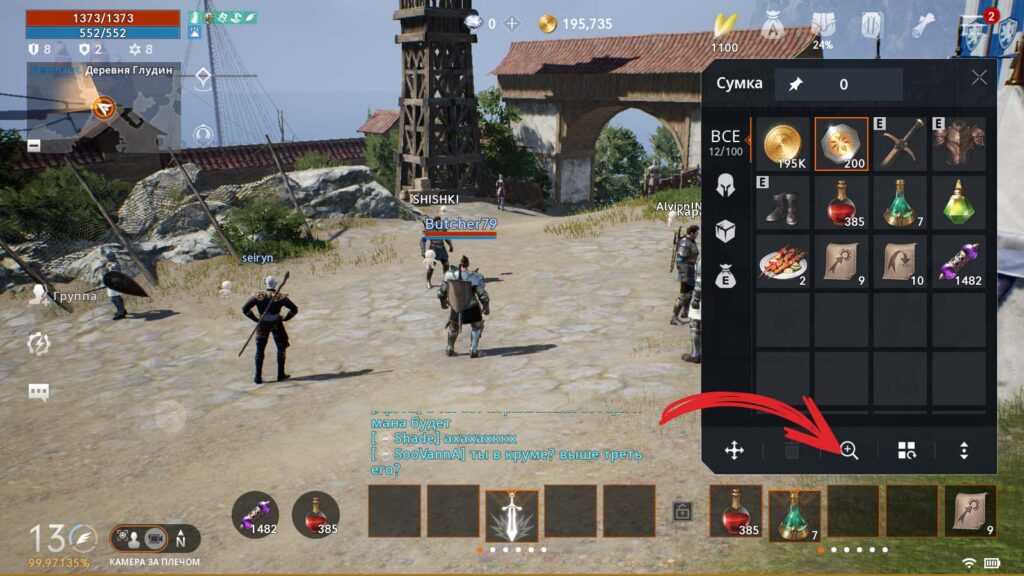Open the chat speech bubble icon

coord(39,392)
